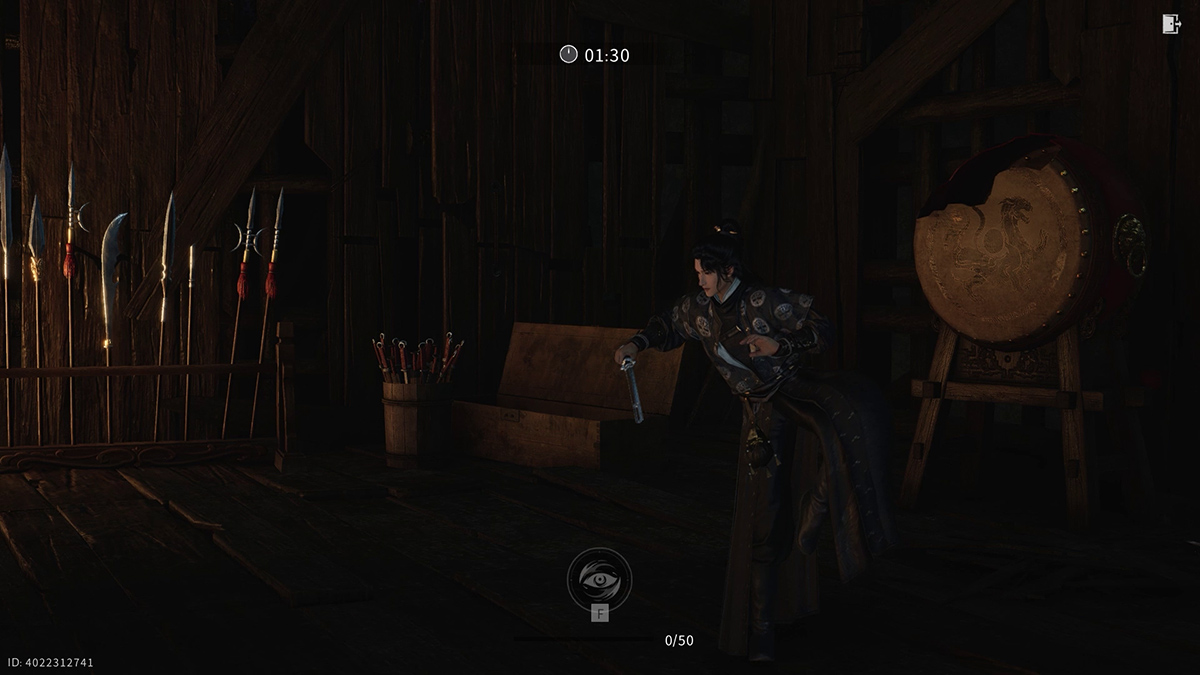
Task: Click the exit door icon
Action: pos(1171,25)
